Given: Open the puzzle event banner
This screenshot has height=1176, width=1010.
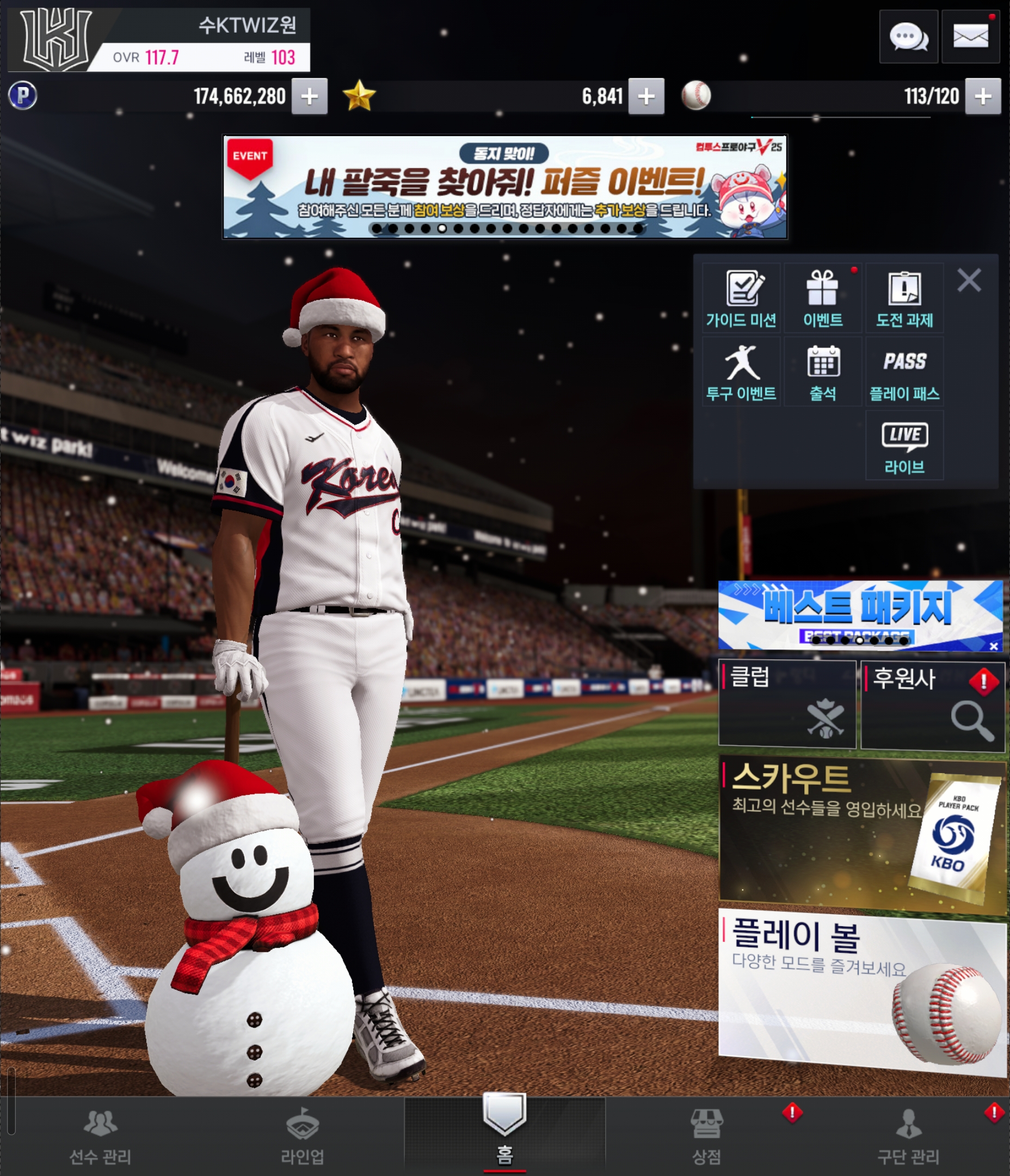Looking at the screenshot, I should (504, 186).
